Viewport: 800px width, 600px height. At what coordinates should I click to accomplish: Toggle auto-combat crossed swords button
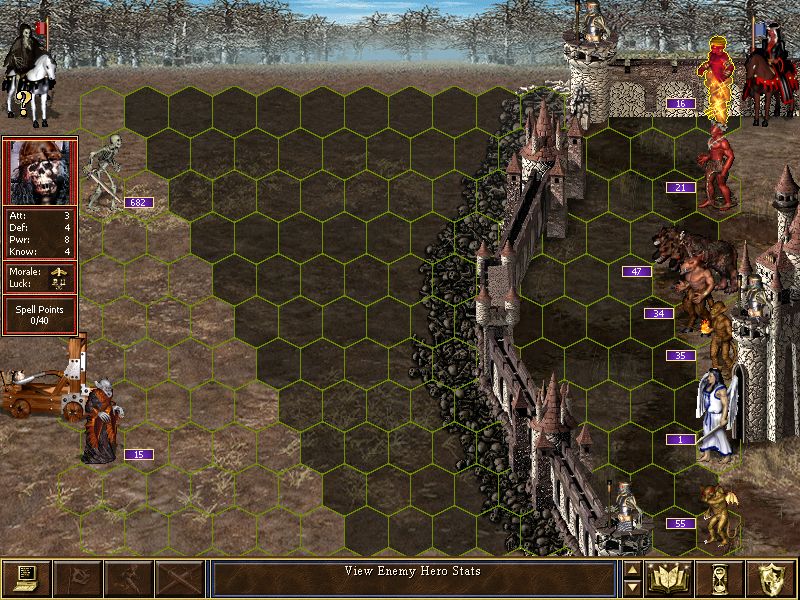click(x=179, y=577)
